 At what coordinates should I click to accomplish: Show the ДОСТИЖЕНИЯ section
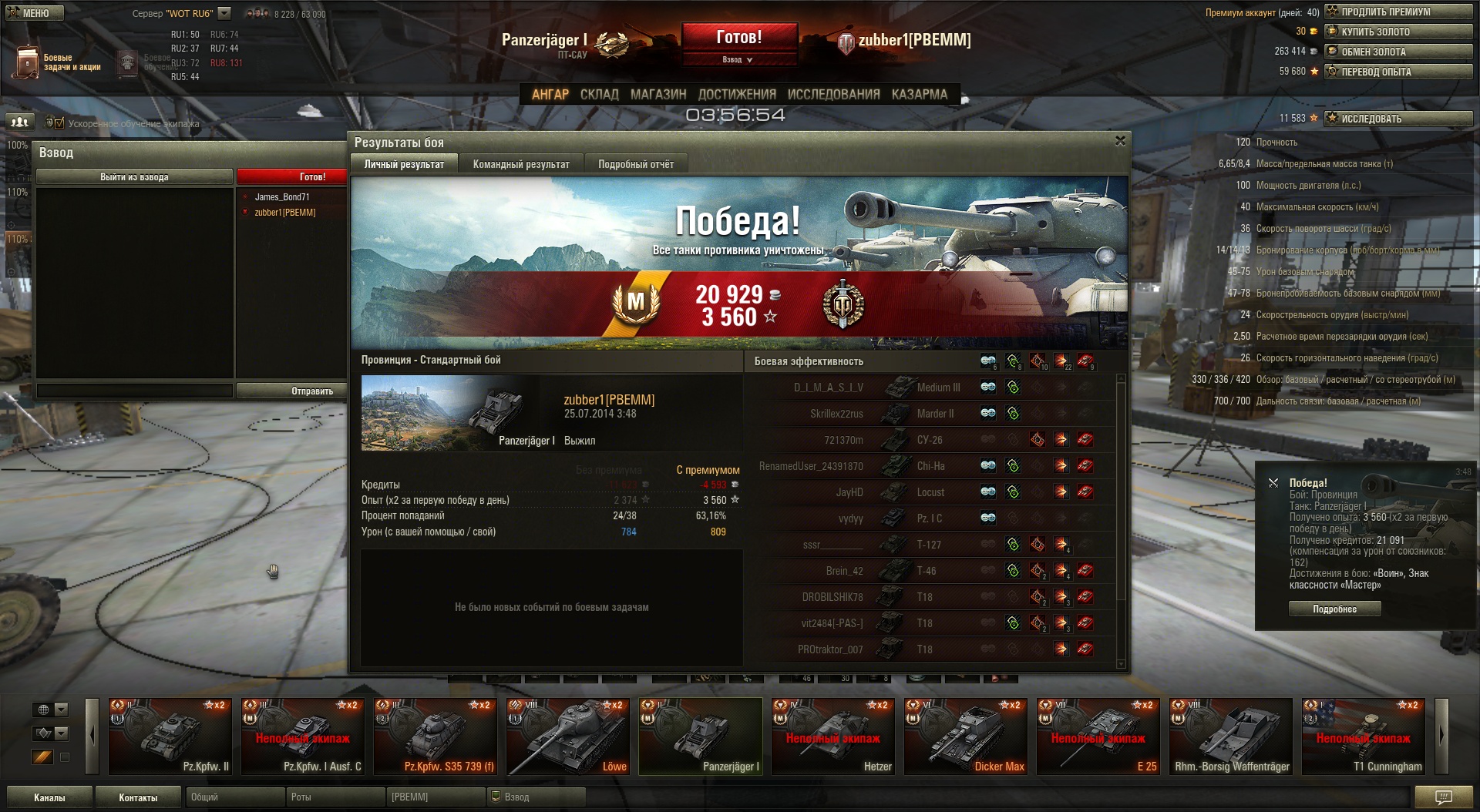(736, 94)
